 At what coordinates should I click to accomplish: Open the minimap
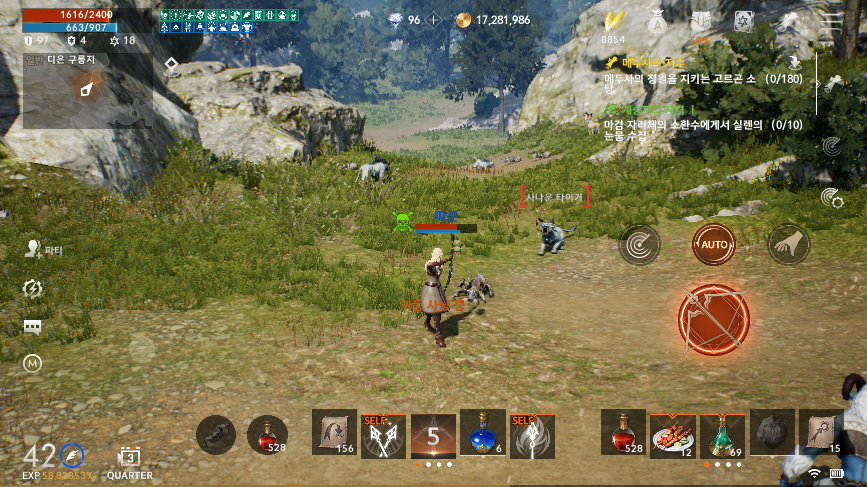click(x=87, y=90)
